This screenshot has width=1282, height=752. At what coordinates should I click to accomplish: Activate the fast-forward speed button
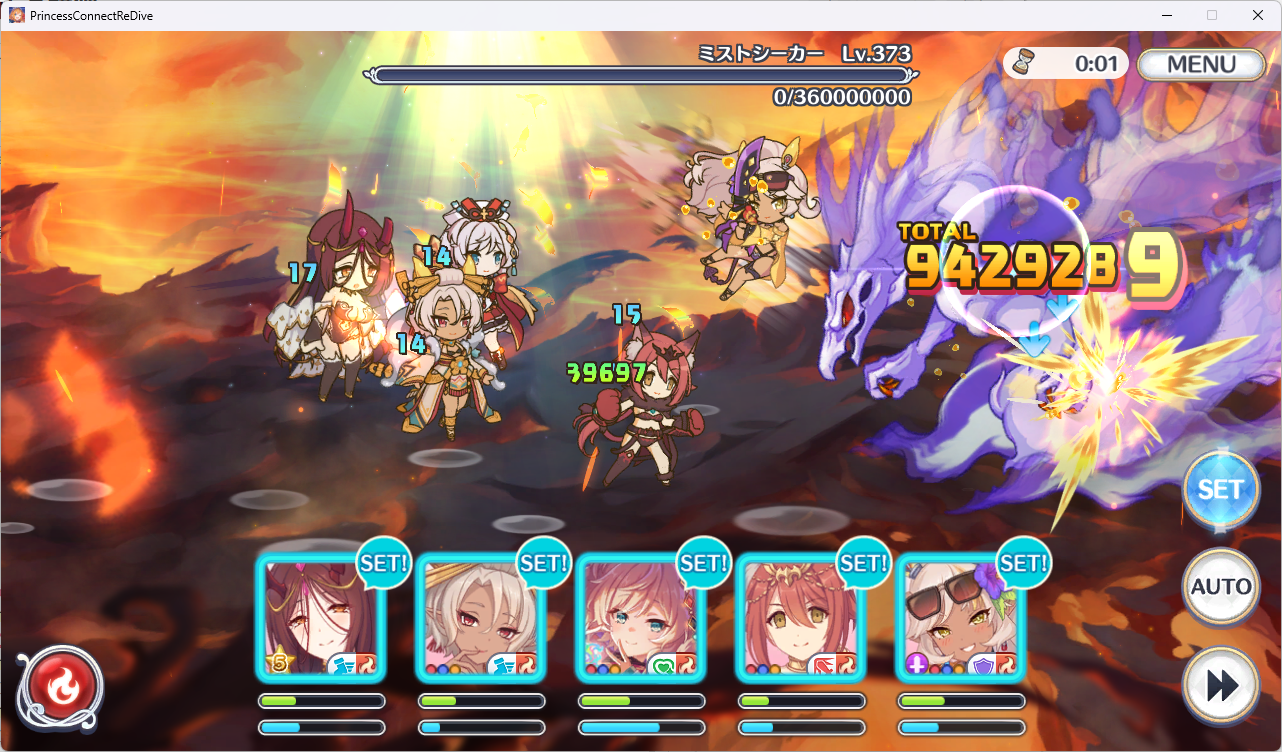(x=1220, y=684)
